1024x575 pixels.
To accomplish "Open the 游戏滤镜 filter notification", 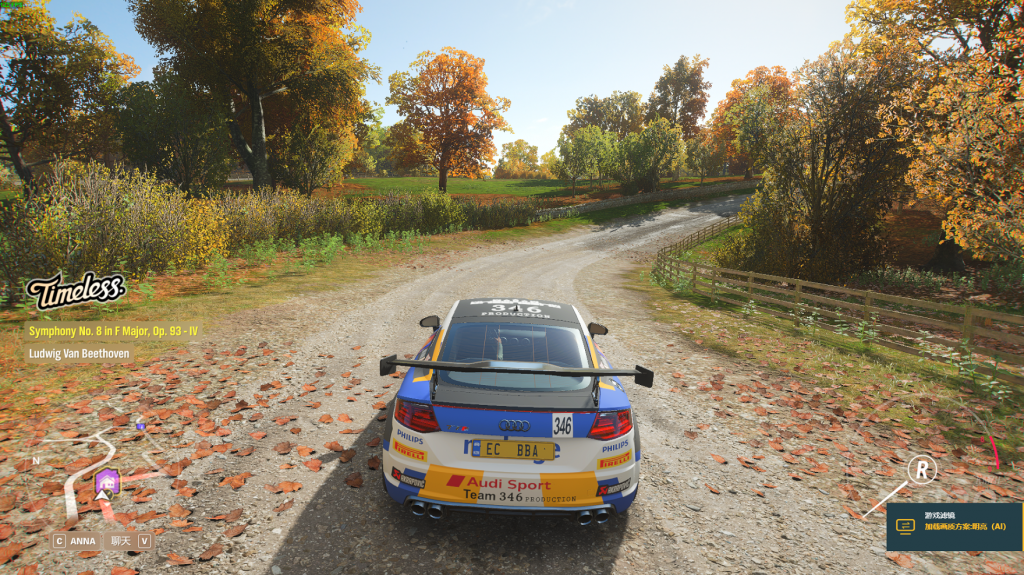I will tap(953, 526).
